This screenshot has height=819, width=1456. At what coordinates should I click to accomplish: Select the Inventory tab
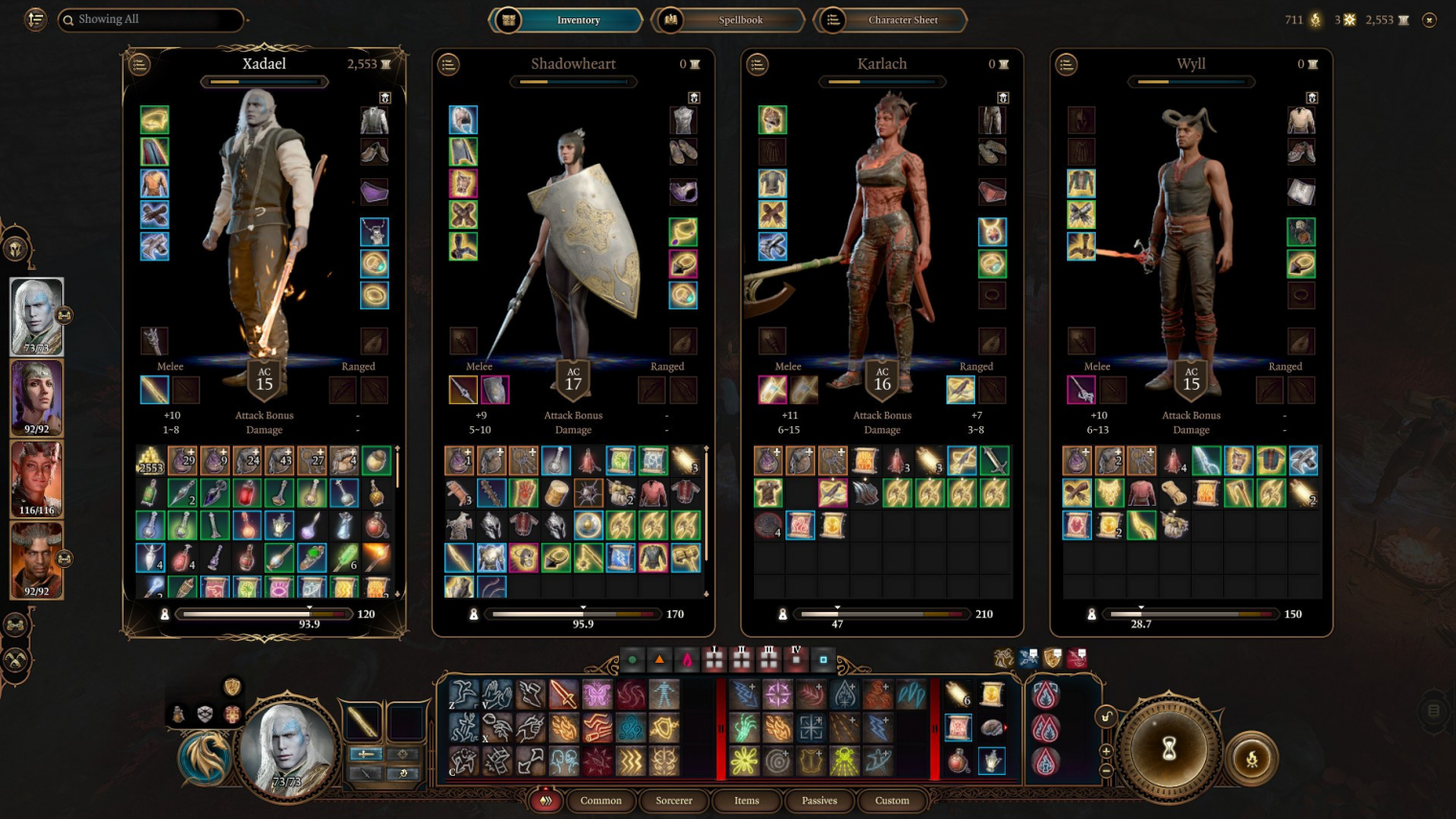tap(578, 20)
